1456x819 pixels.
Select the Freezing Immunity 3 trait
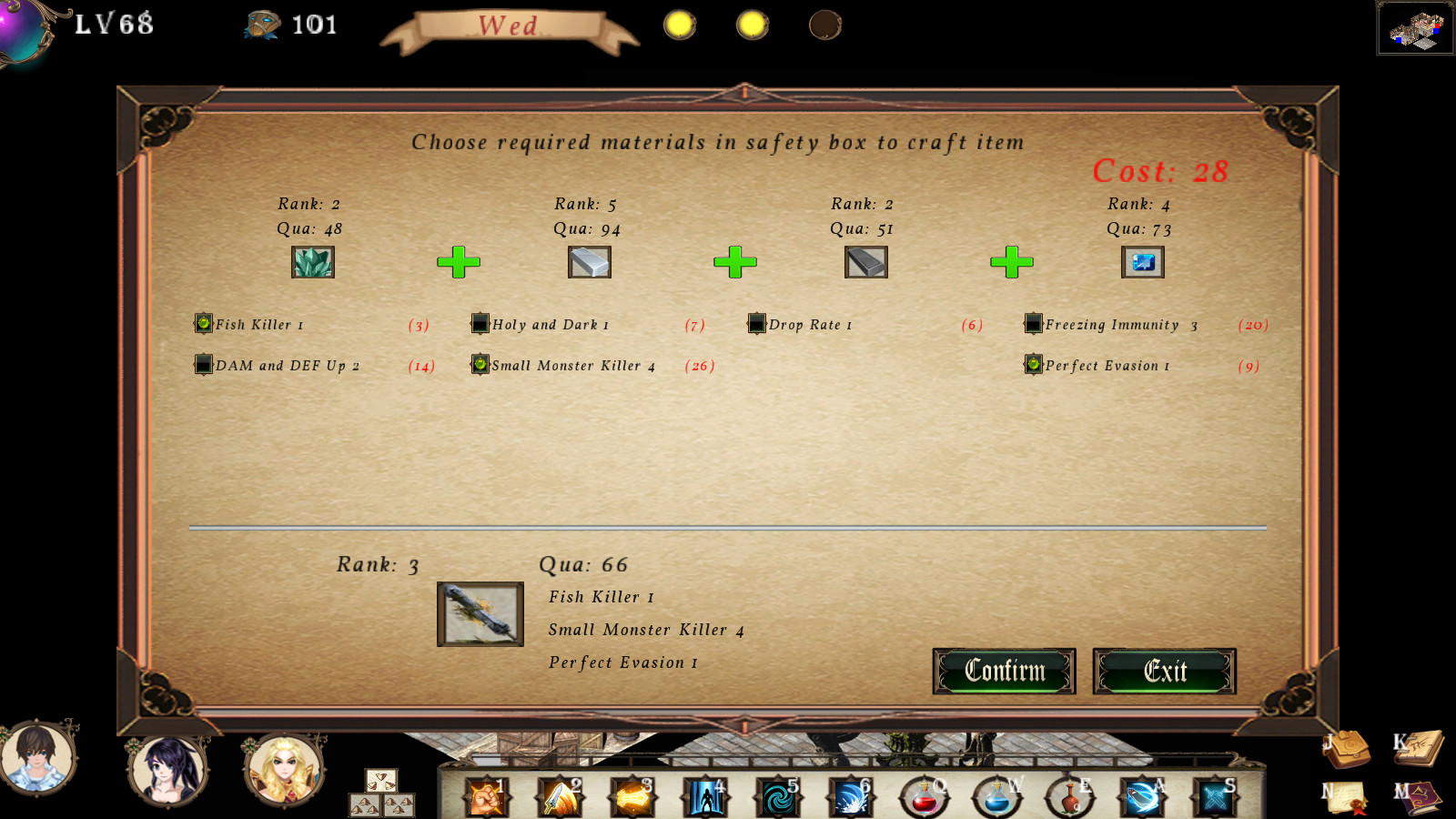(x=1034, y=323)
